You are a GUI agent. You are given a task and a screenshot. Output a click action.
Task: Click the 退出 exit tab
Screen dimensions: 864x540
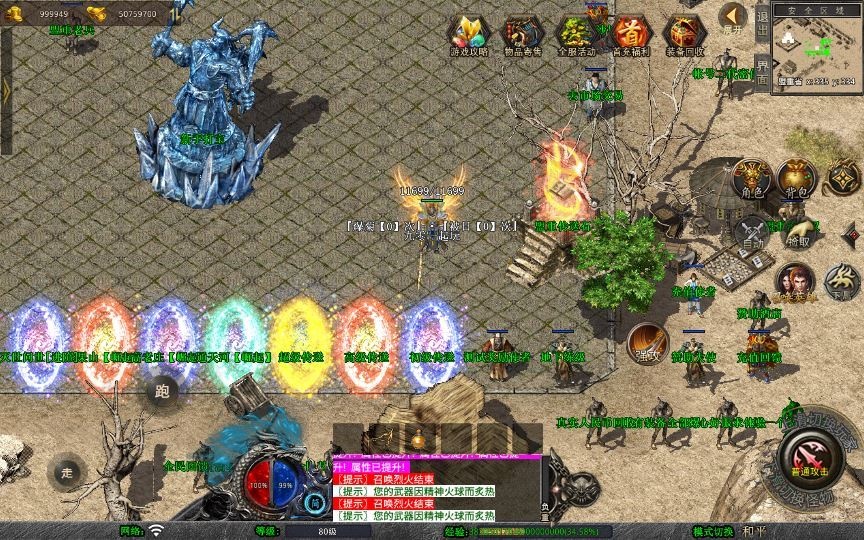click(762, 26)
